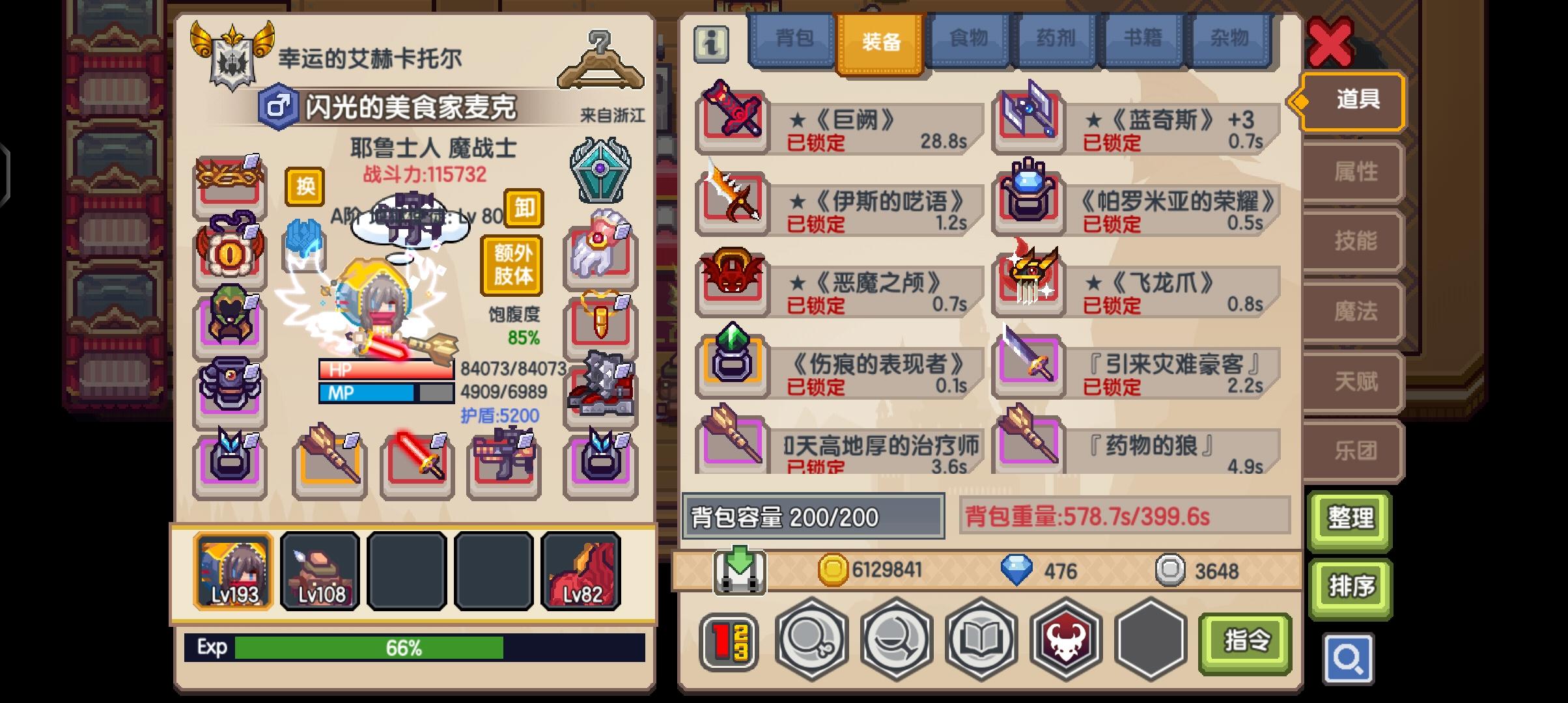This screenshot has width=1568, height=703.
Task: Click the 指令 command button
Action: [x=1245, y=641]
